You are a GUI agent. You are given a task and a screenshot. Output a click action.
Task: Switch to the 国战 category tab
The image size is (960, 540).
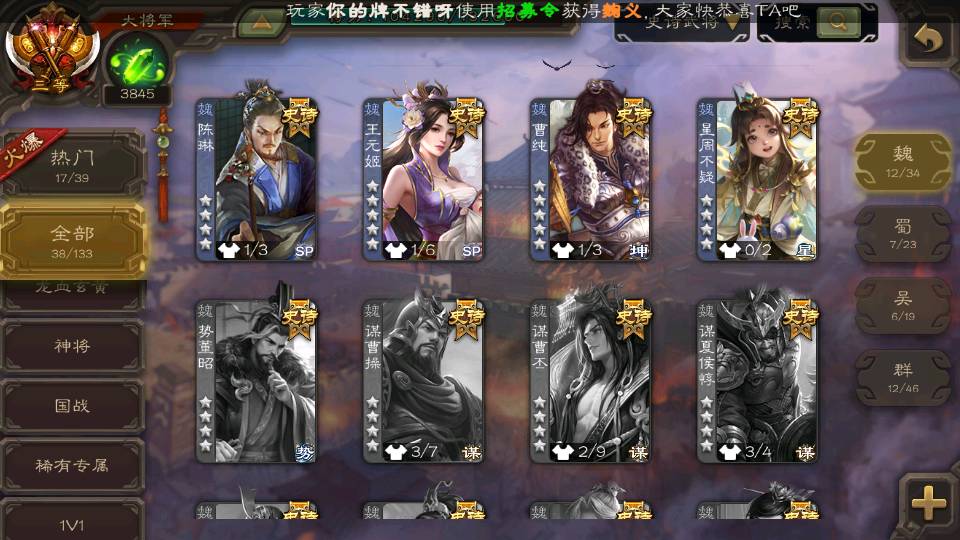(x=73, y=406)
